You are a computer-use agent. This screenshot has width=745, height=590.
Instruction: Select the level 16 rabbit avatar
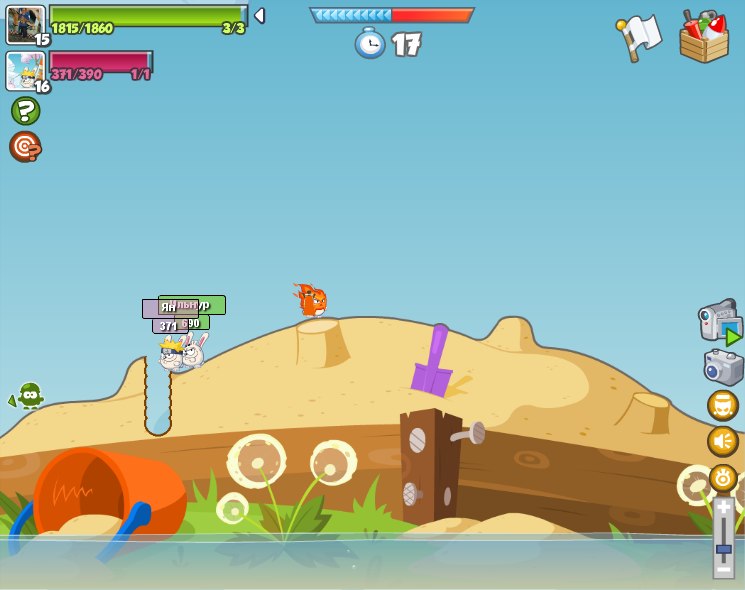tap(24, 71)
